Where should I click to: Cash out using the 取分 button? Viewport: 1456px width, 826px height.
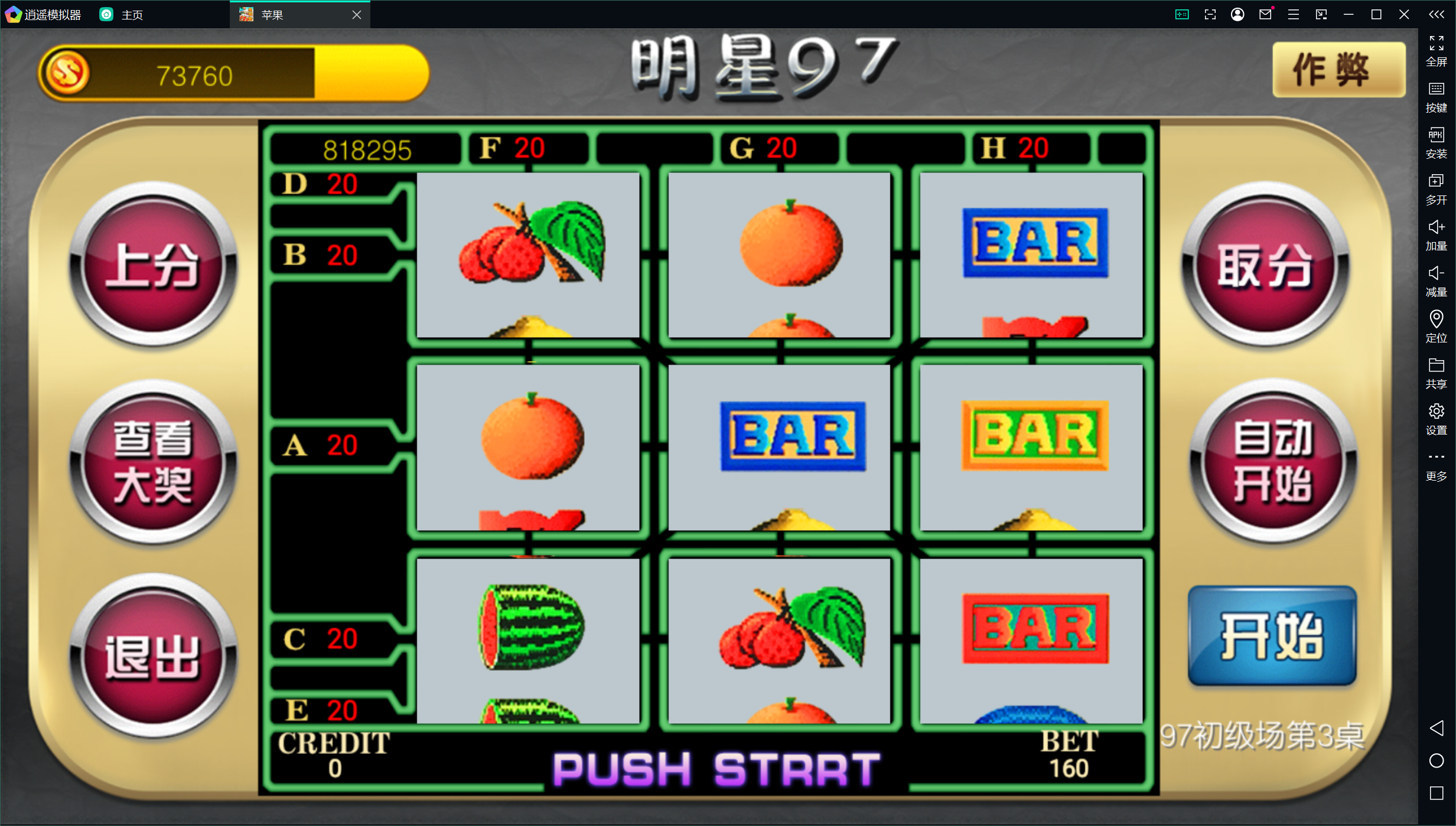coord(1265,266)
